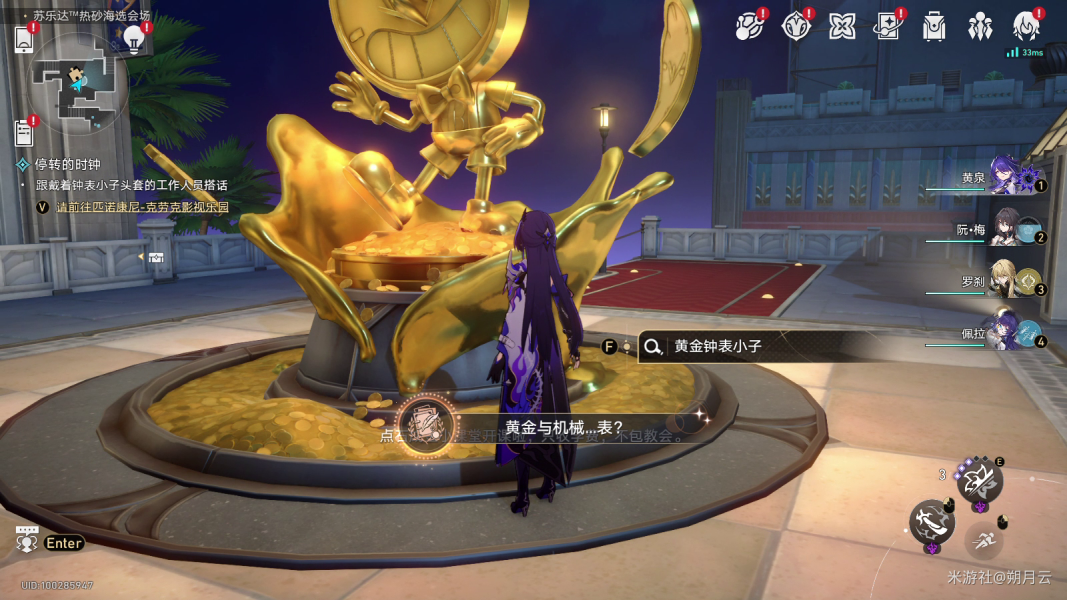This screenshot has height=600, width=1067.
Task: Open the backpack inventory
Action: [934, 26]
